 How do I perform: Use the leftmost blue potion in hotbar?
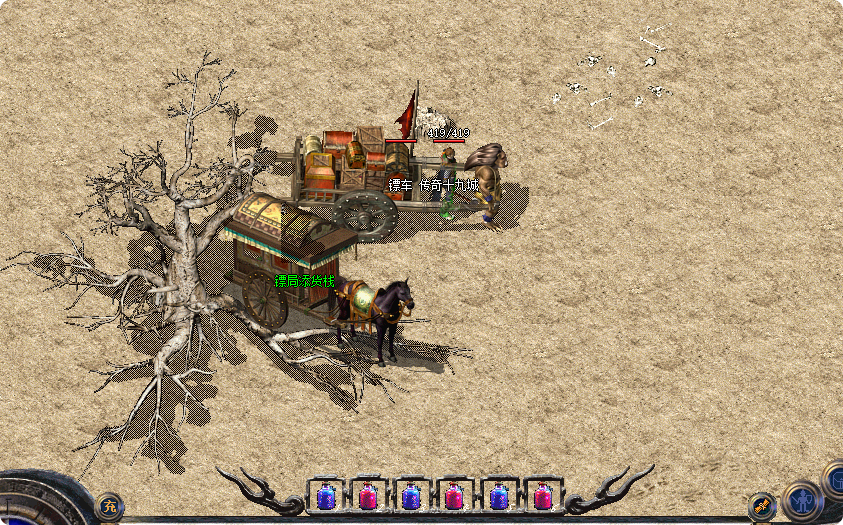[325, 495]
